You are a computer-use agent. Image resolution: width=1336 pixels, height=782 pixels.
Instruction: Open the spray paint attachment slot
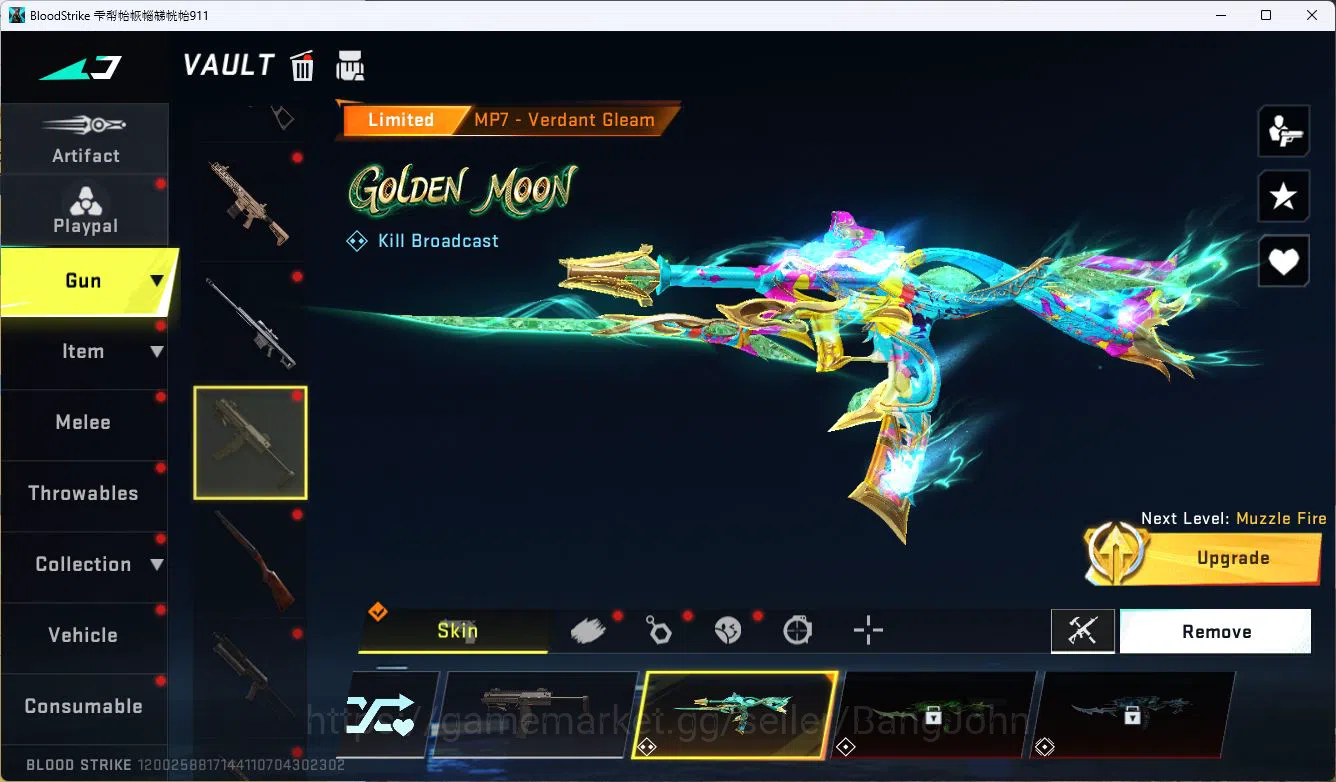click(x=588, y=628)
